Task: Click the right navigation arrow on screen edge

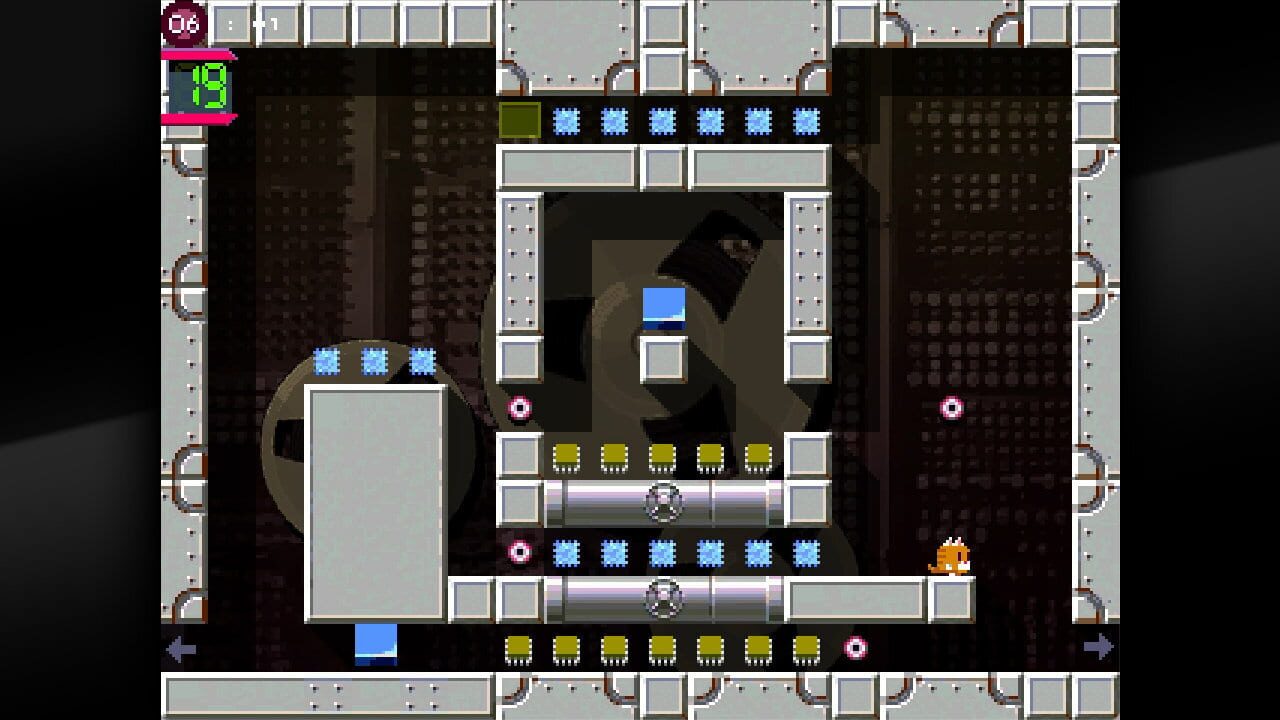Action: [1099, 648]
